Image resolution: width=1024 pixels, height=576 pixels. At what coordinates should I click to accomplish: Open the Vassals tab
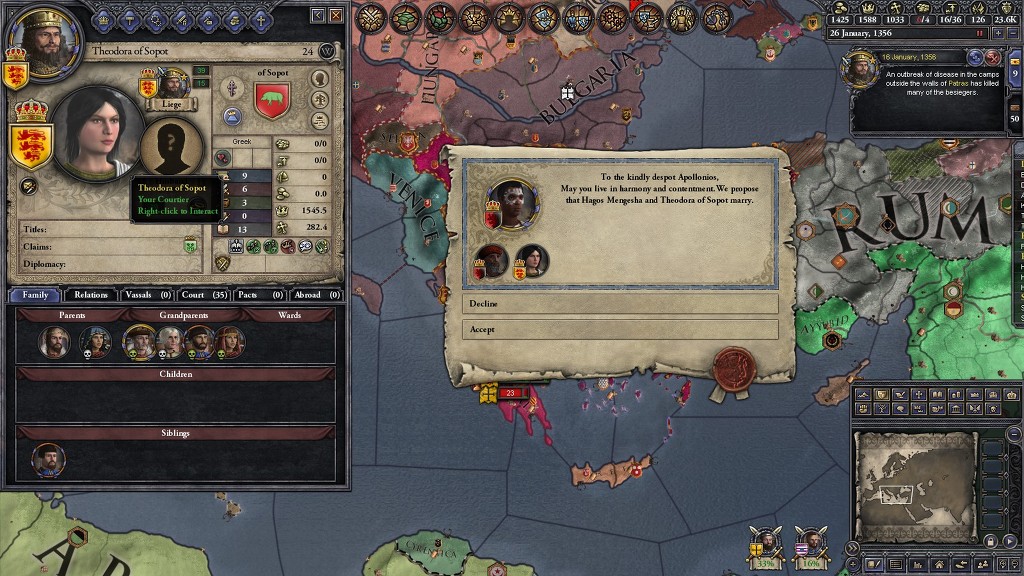(x=148, y=295)
